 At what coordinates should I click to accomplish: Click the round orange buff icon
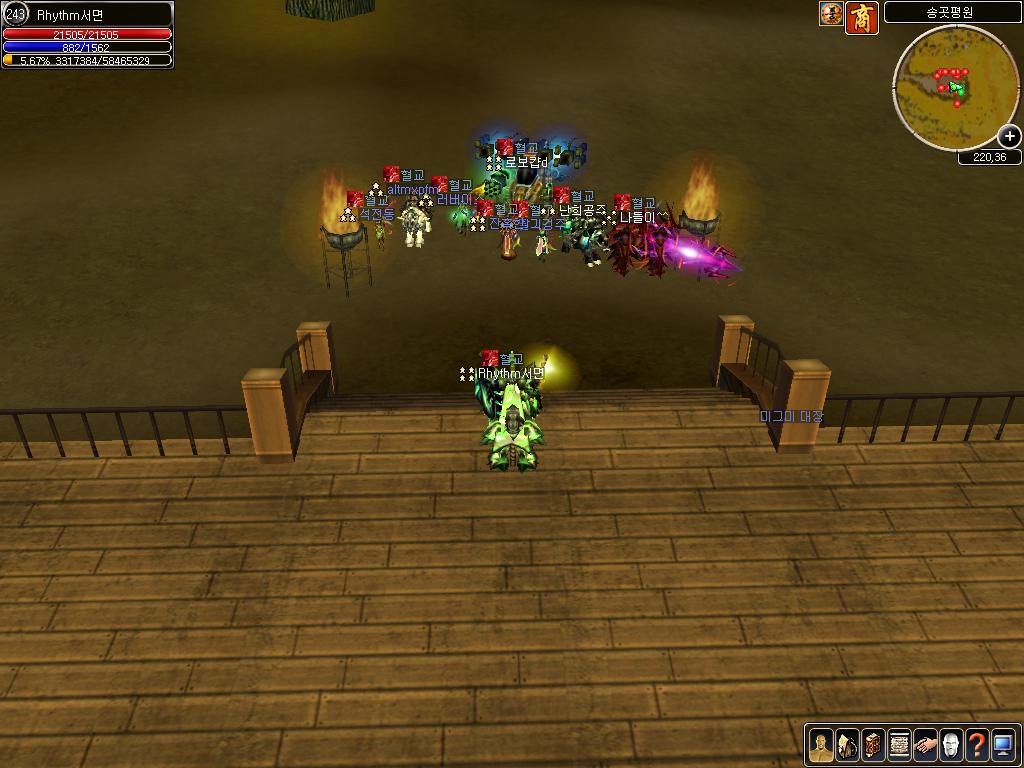coord(831,14)
